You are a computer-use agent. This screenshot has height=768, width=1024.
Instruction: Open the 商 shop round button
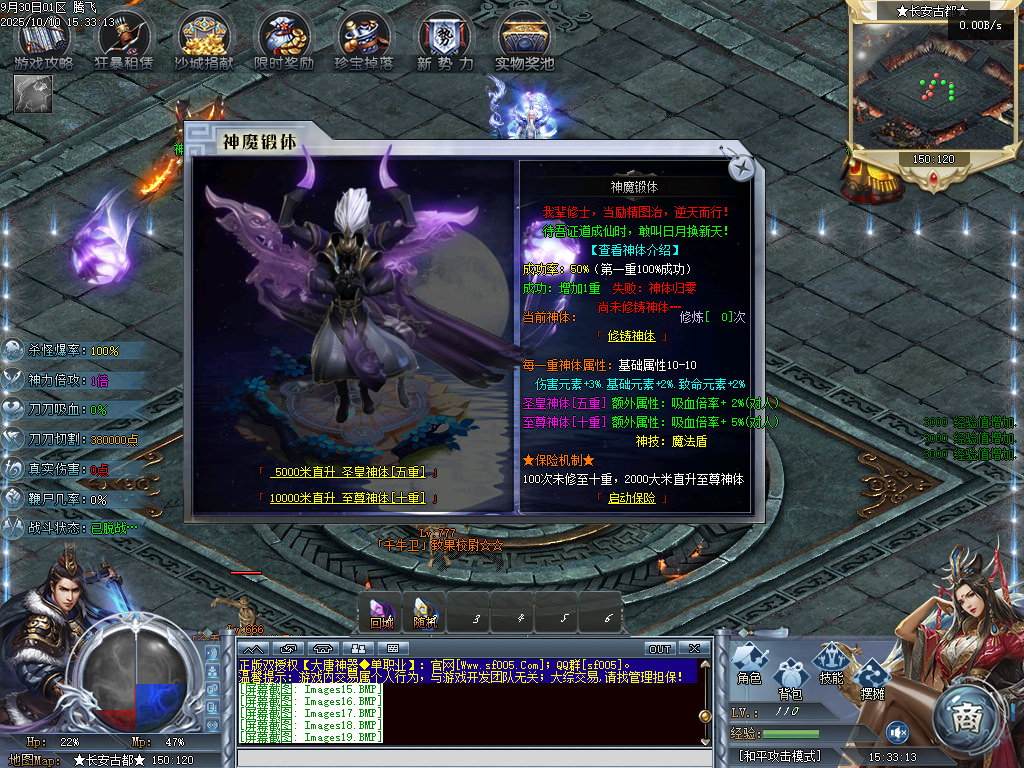(967, 716)
